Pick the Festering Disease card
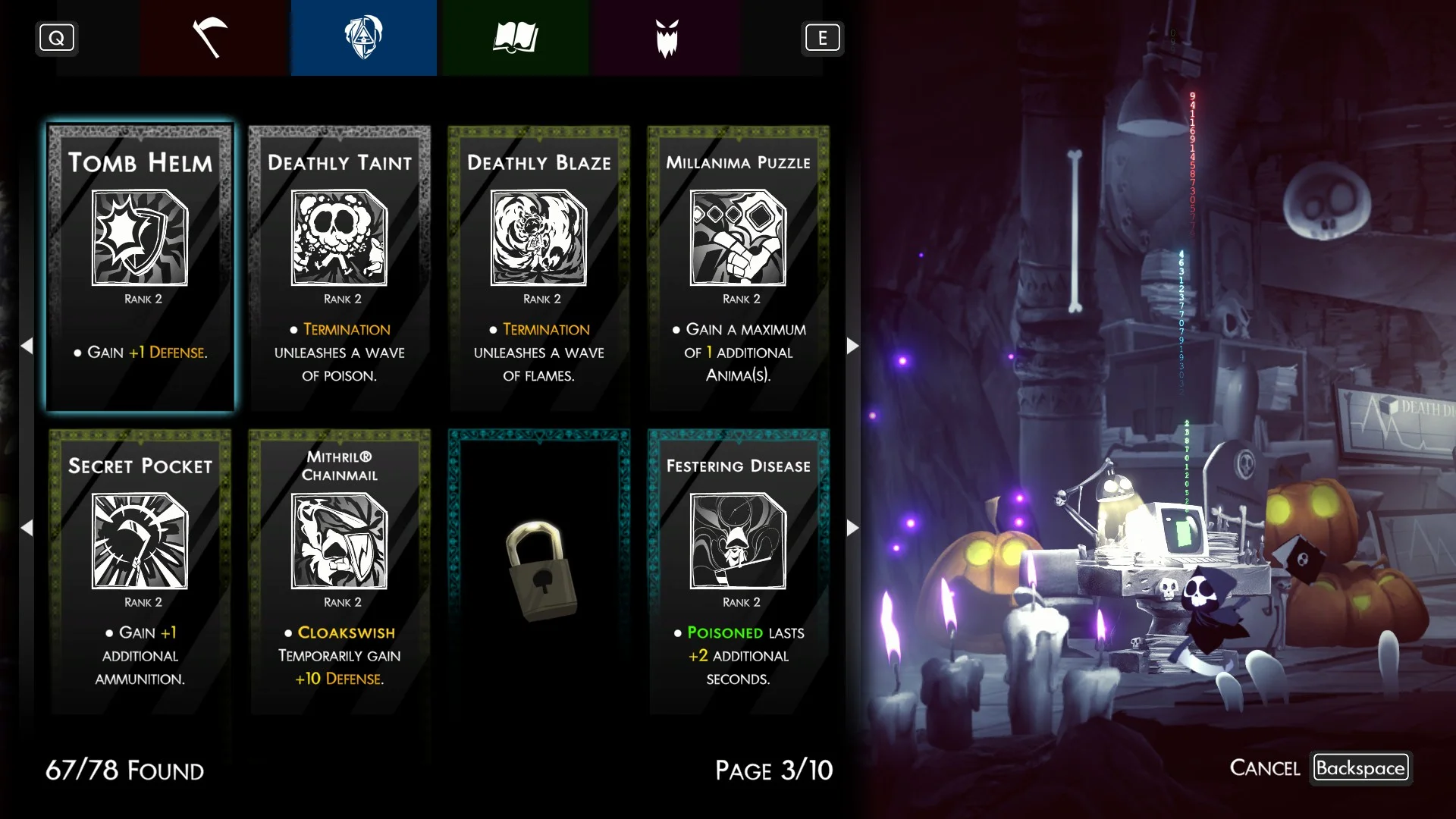The image size is (1456, 819). pyautogui.click(x=738, y=571)
